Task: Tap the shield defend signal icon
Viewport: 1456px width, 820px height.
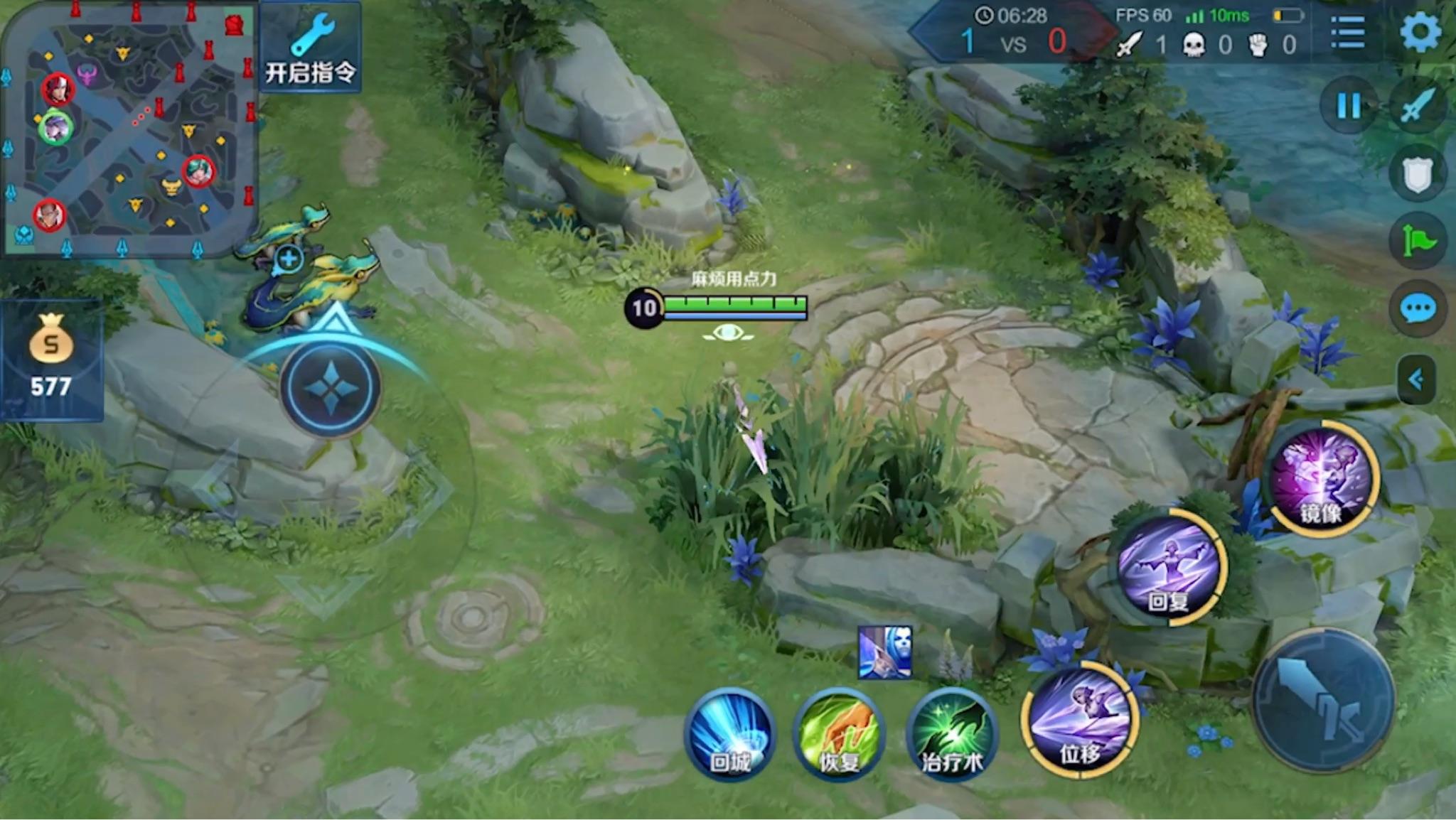Action: [1417, 174]
